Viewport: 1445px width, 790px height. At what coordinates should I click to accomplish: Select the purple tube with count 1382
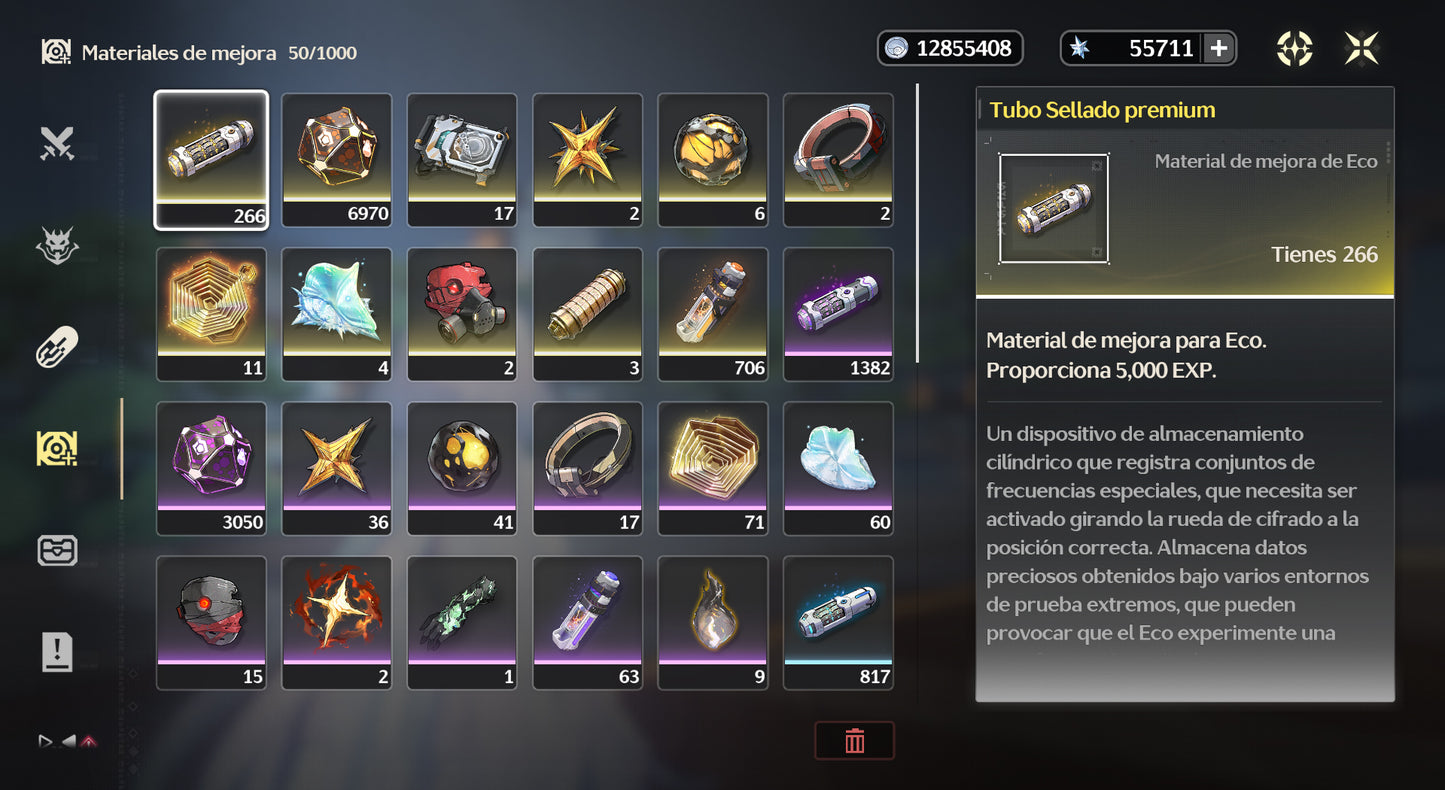pos(838,313)
